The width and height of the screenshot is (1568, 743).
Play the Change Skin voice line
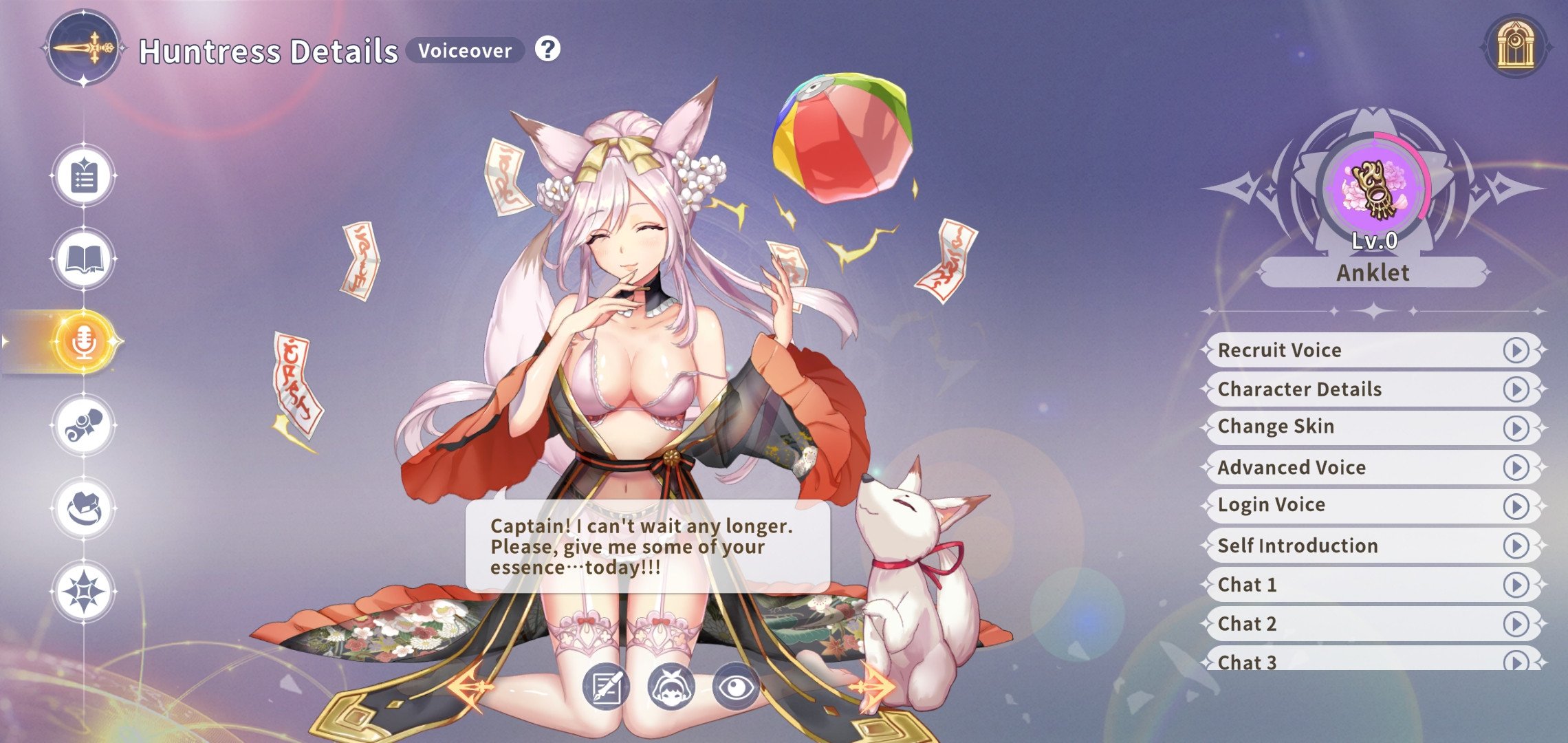(1515, 428)
